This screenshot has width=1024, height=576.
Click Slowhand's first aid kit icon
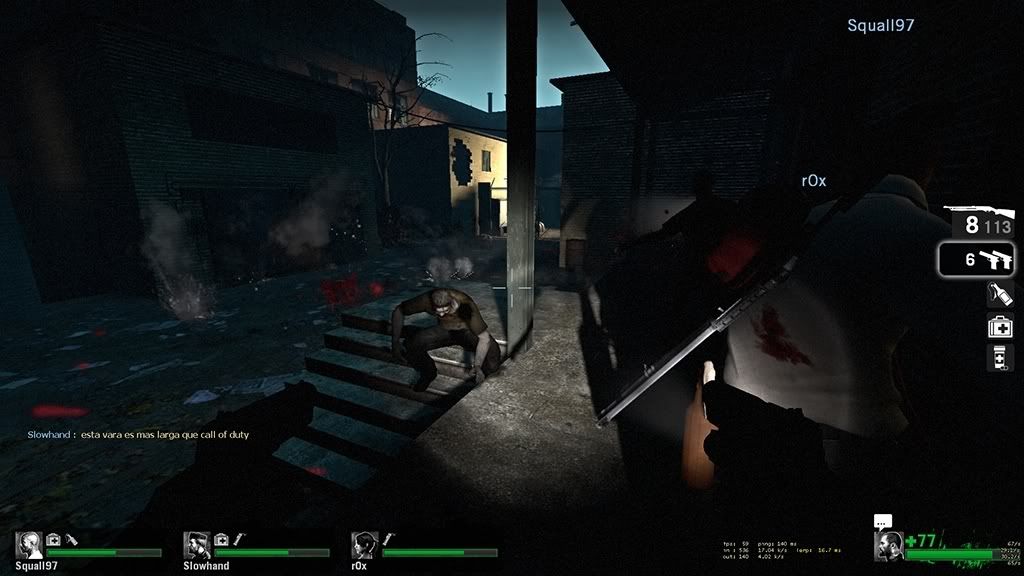[x=222, y=539]
